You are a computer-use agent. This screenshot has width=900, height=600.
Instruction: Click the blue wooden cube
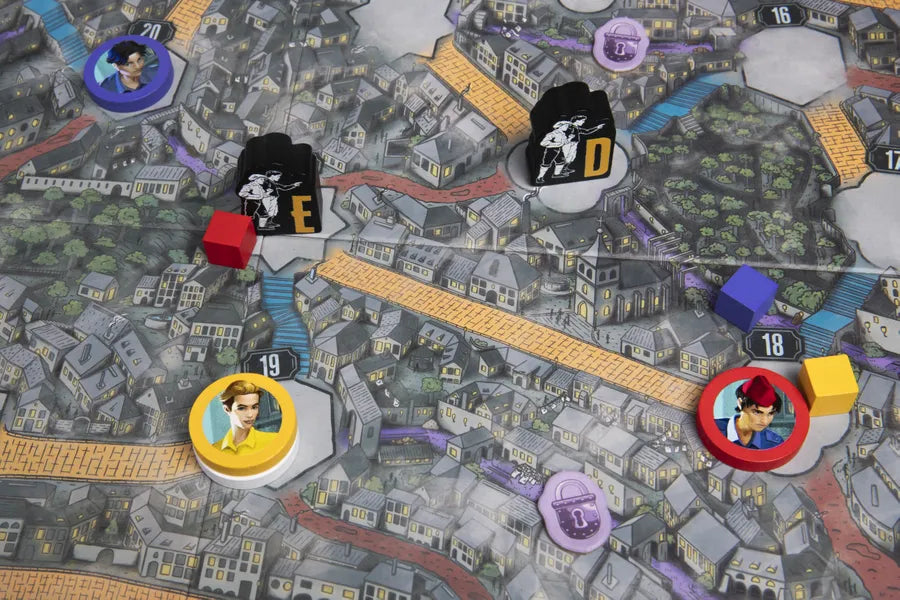click(x=745, y=298)
